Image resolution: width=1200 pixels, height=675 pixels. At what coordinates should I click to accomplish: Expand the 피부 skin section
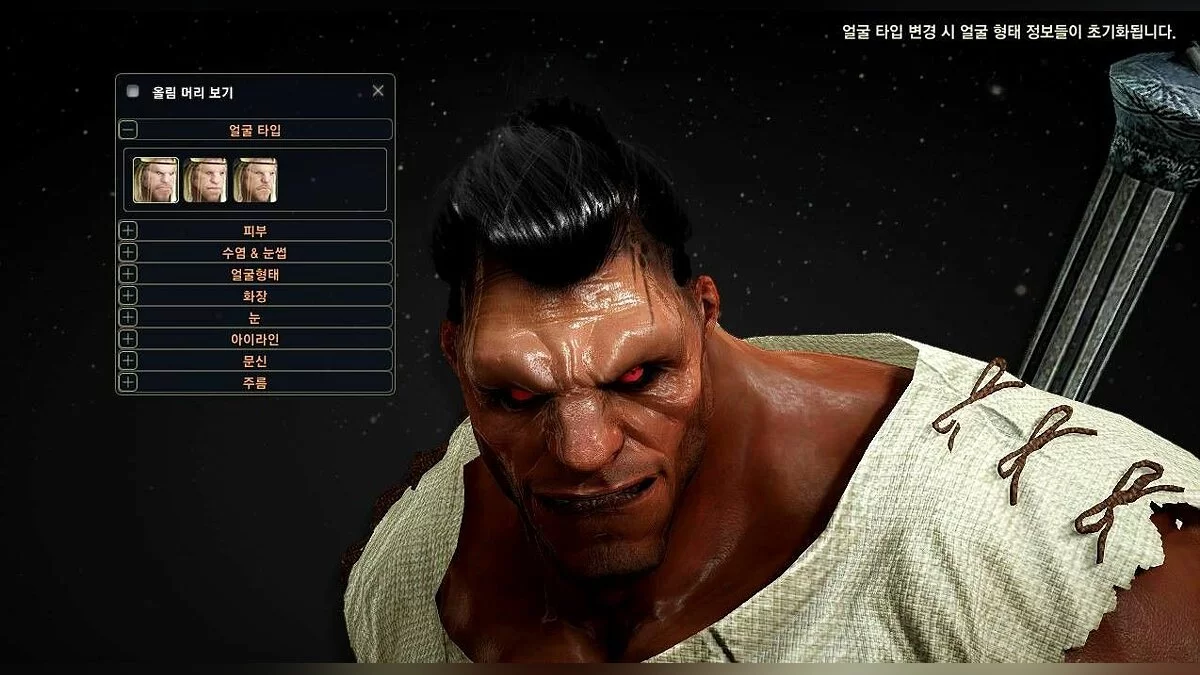(129, 230)
